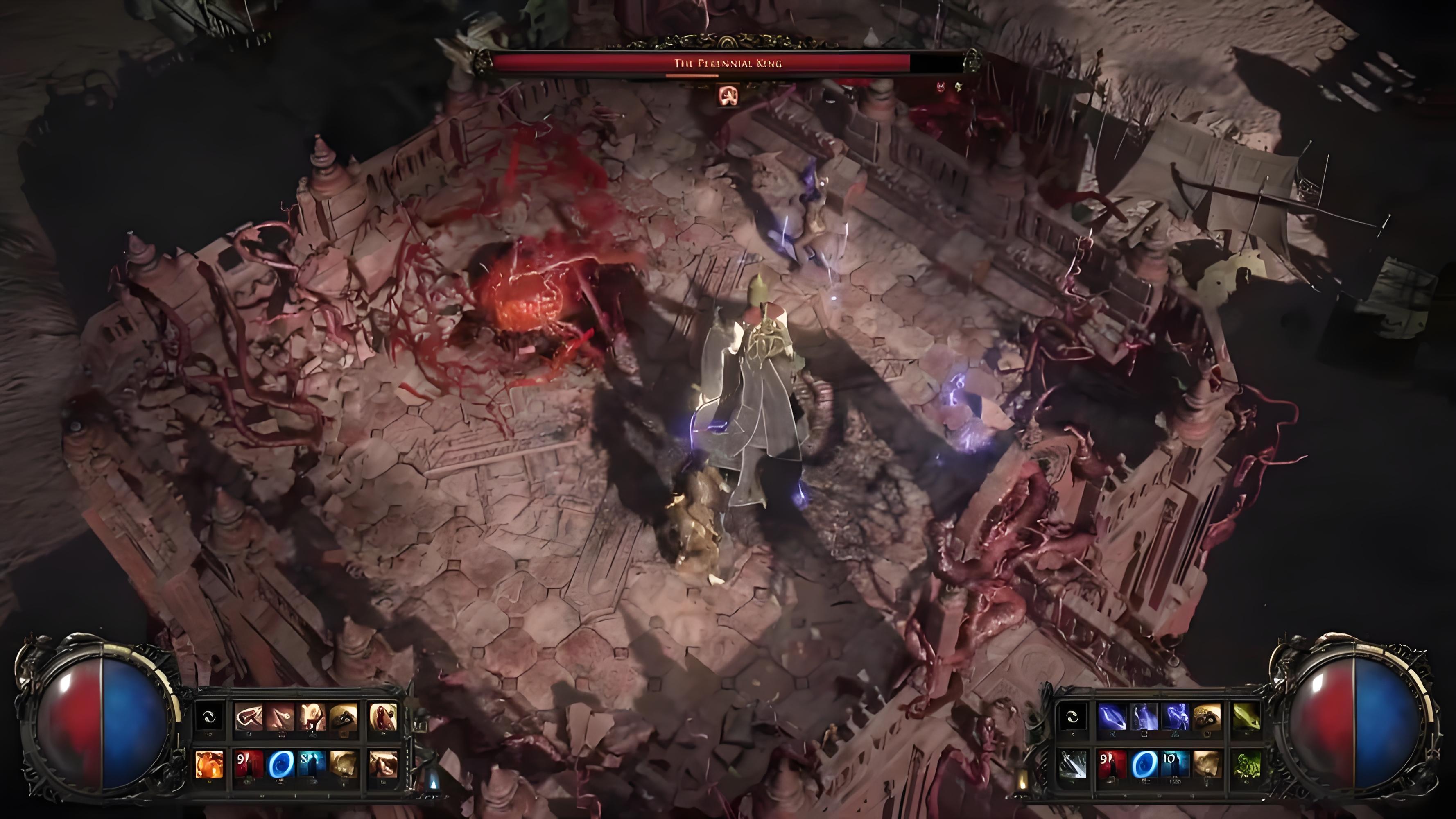Select the red cloak skill icon

(383, 717)
